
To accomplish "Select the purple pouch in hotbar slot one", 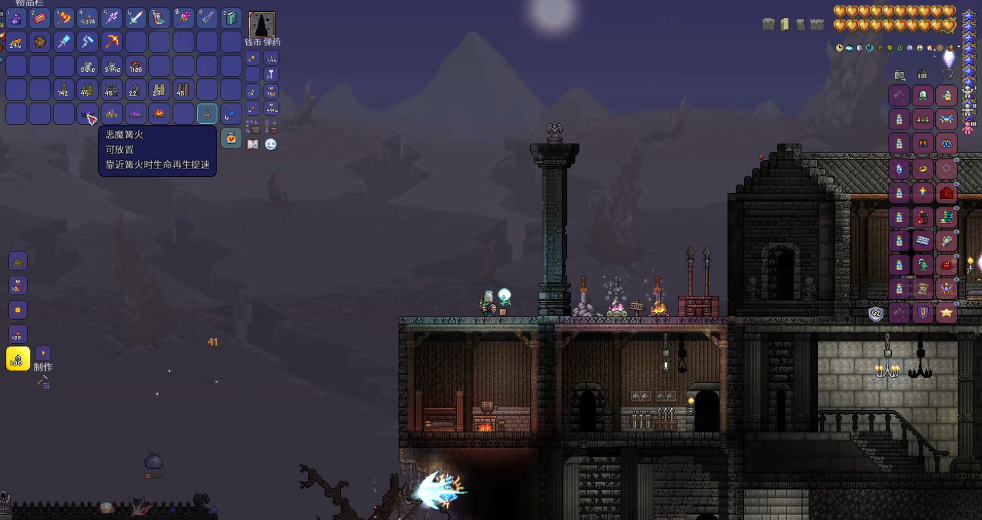I will (x=16, y=18).
